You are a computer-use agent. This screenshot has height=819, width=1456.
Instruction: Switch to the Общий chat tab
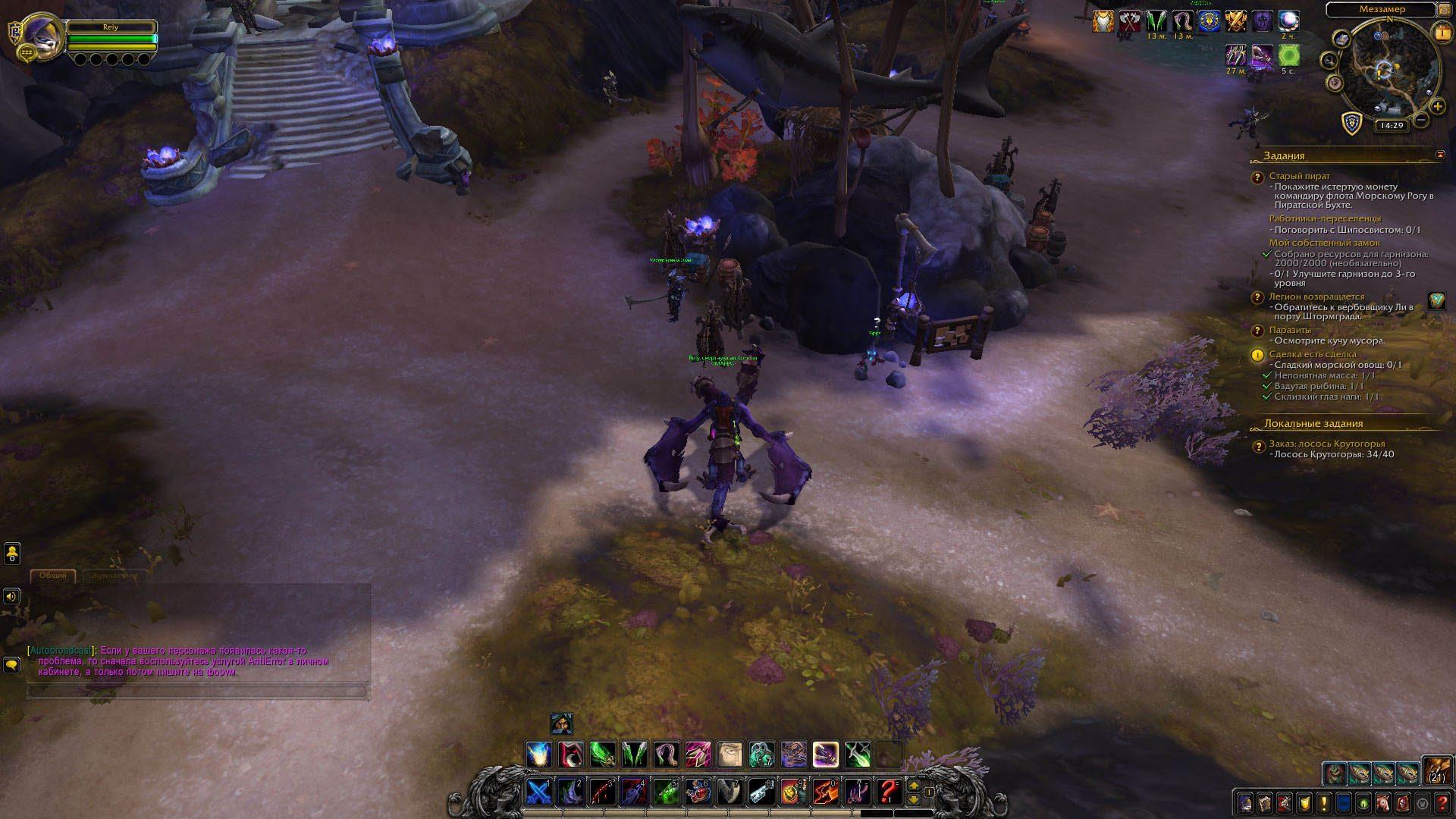pos(53,576)
